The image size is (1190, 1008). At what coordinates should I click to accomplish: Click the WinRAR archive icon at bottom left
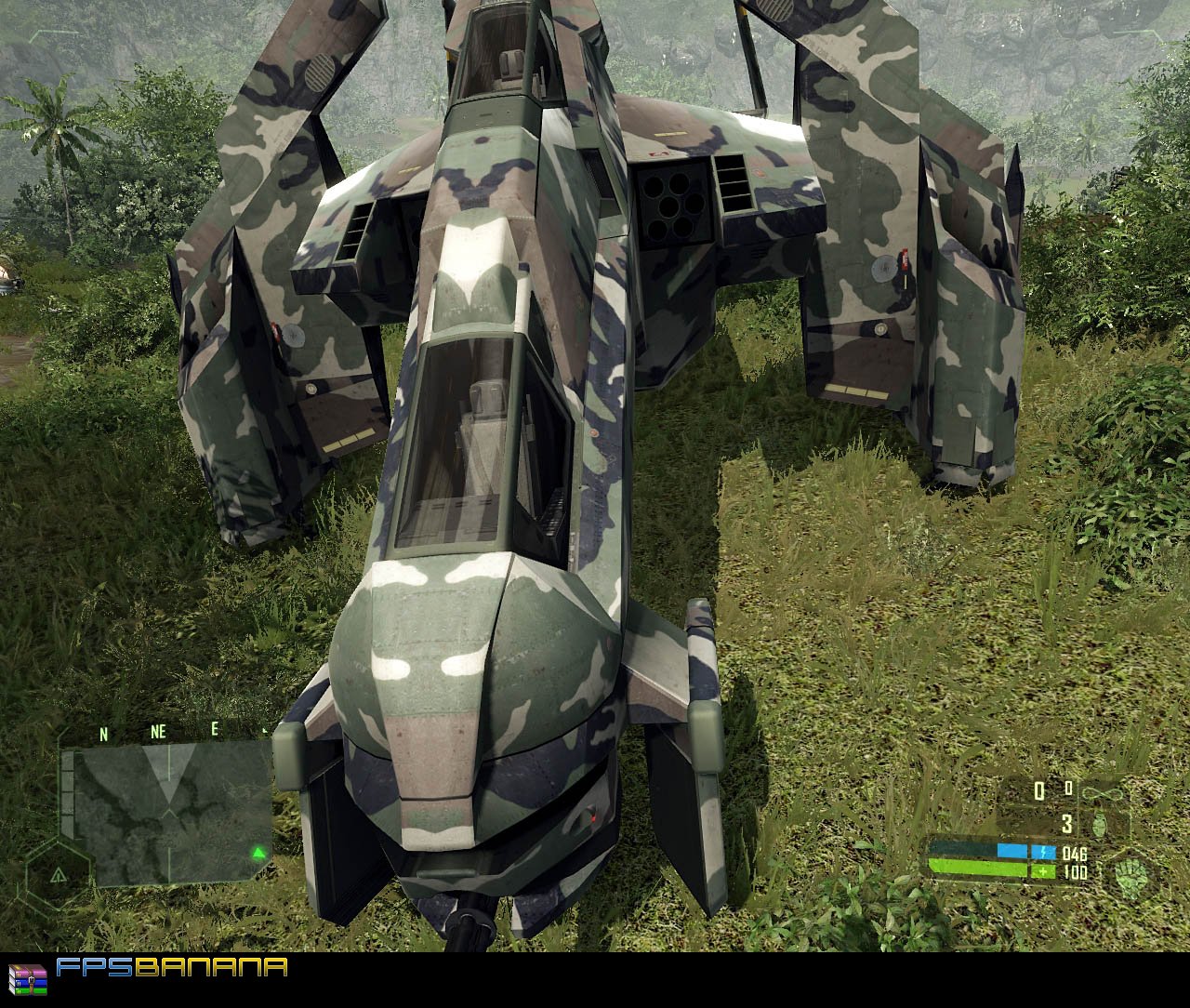[26, 980]
